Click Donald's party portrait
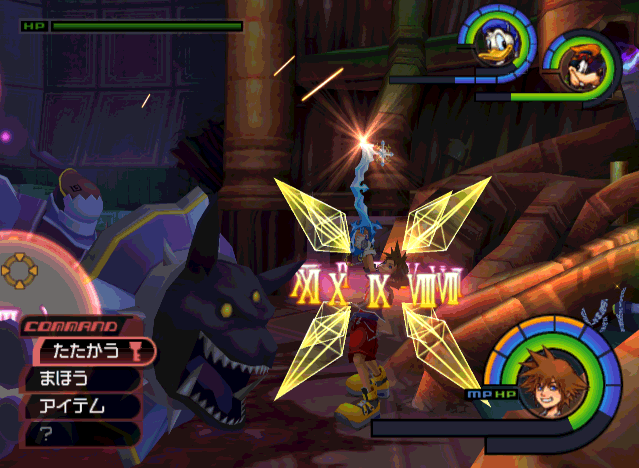639x468 pixels. pyautogui.click(x=496, y=46)
